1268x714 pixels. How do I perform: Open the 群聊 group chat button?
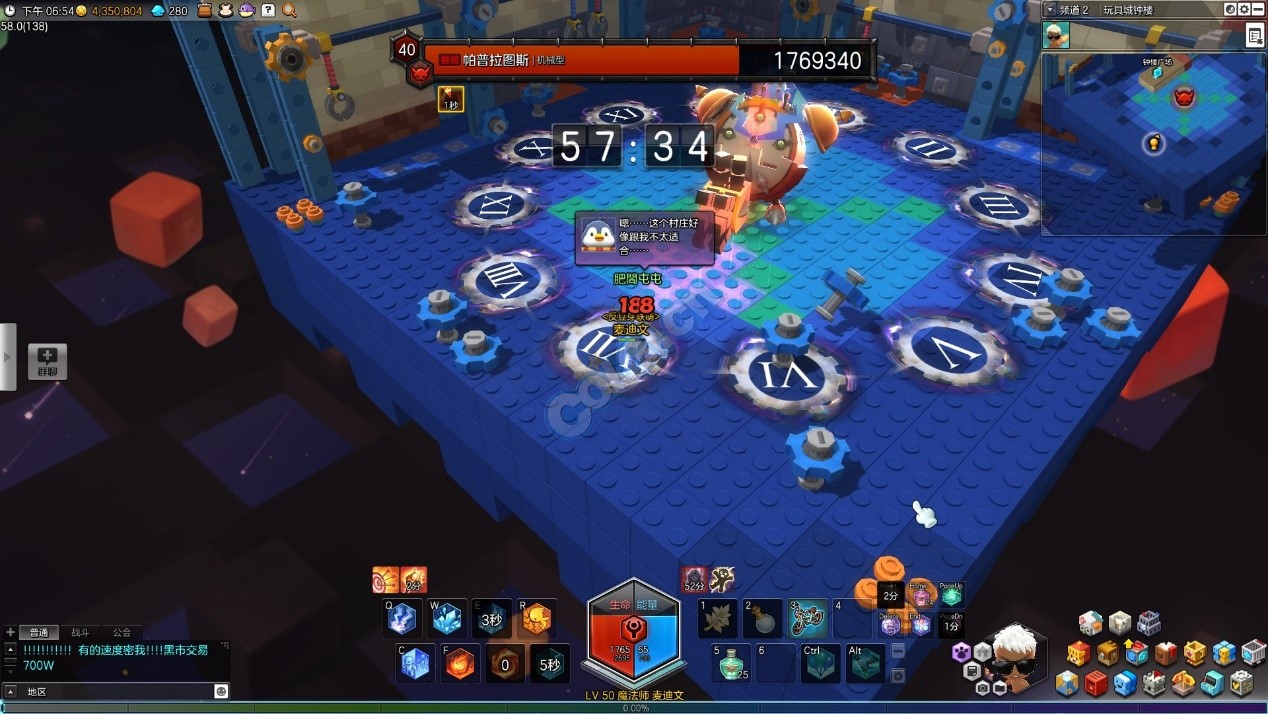47,361
